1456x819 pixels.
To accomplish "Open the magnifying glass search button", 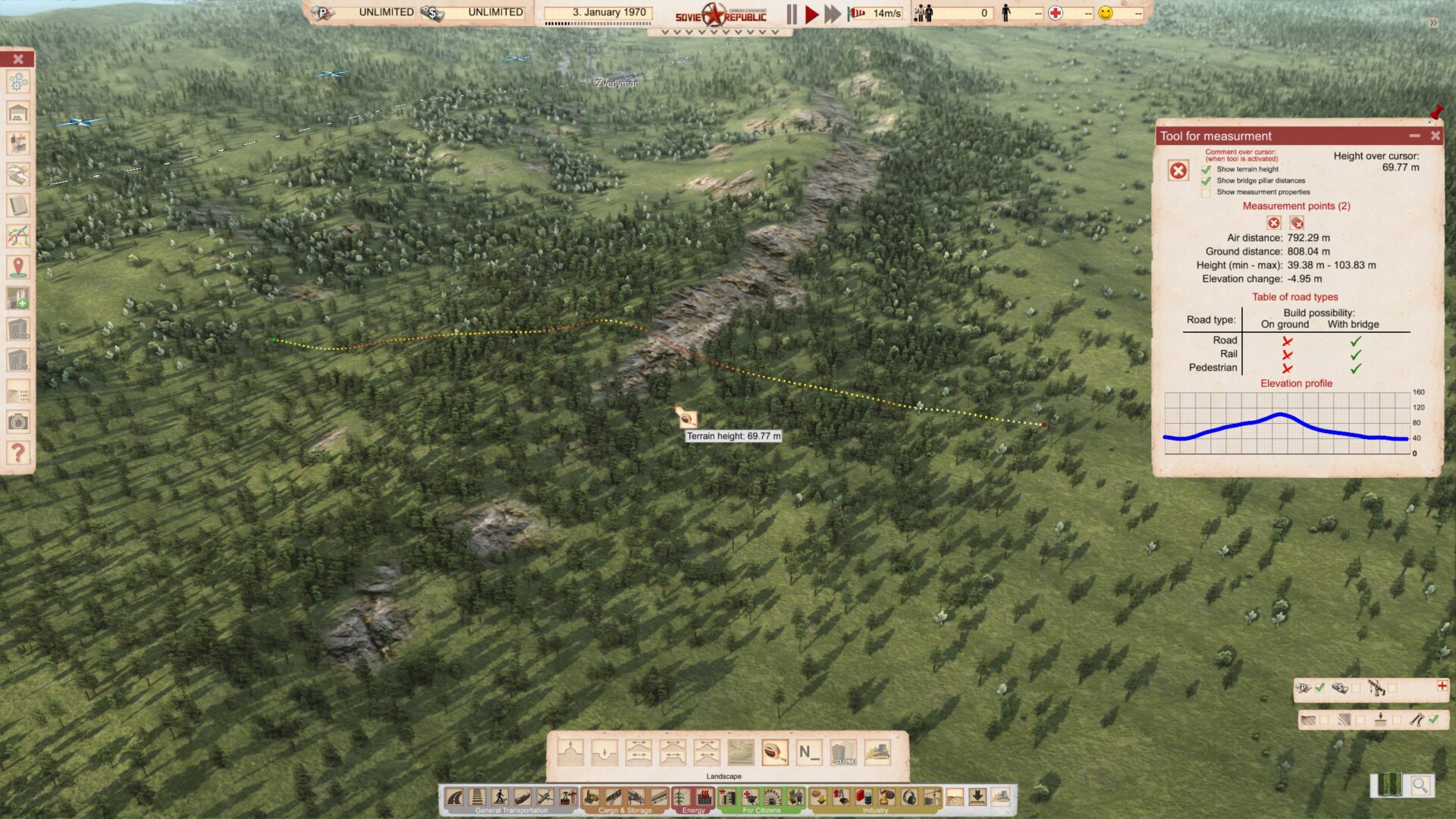I will pyautogui.click(x=1420, y=786).
